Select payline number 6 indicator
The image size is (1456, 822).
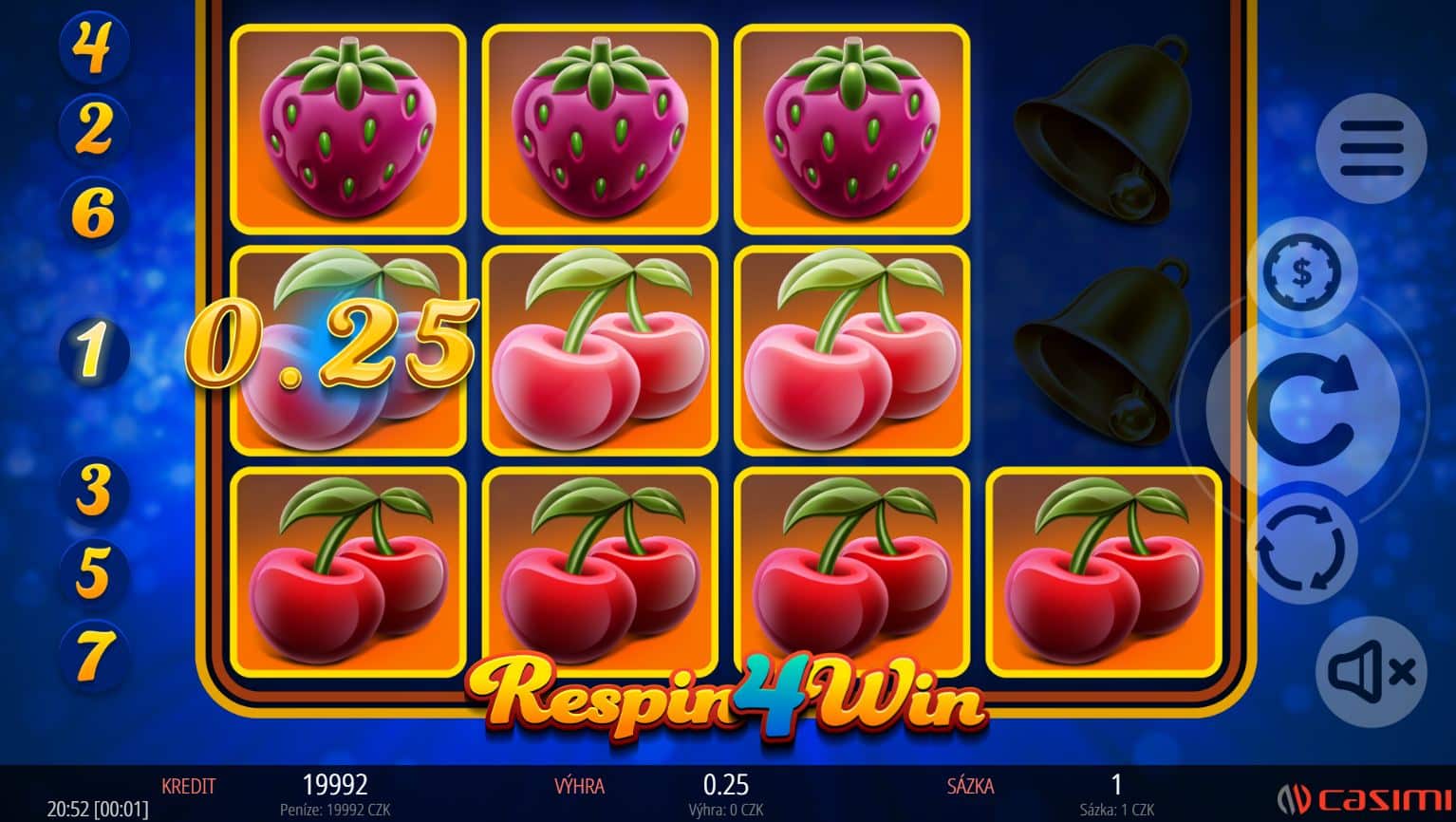pyautogui.click(x=92, y=212)
